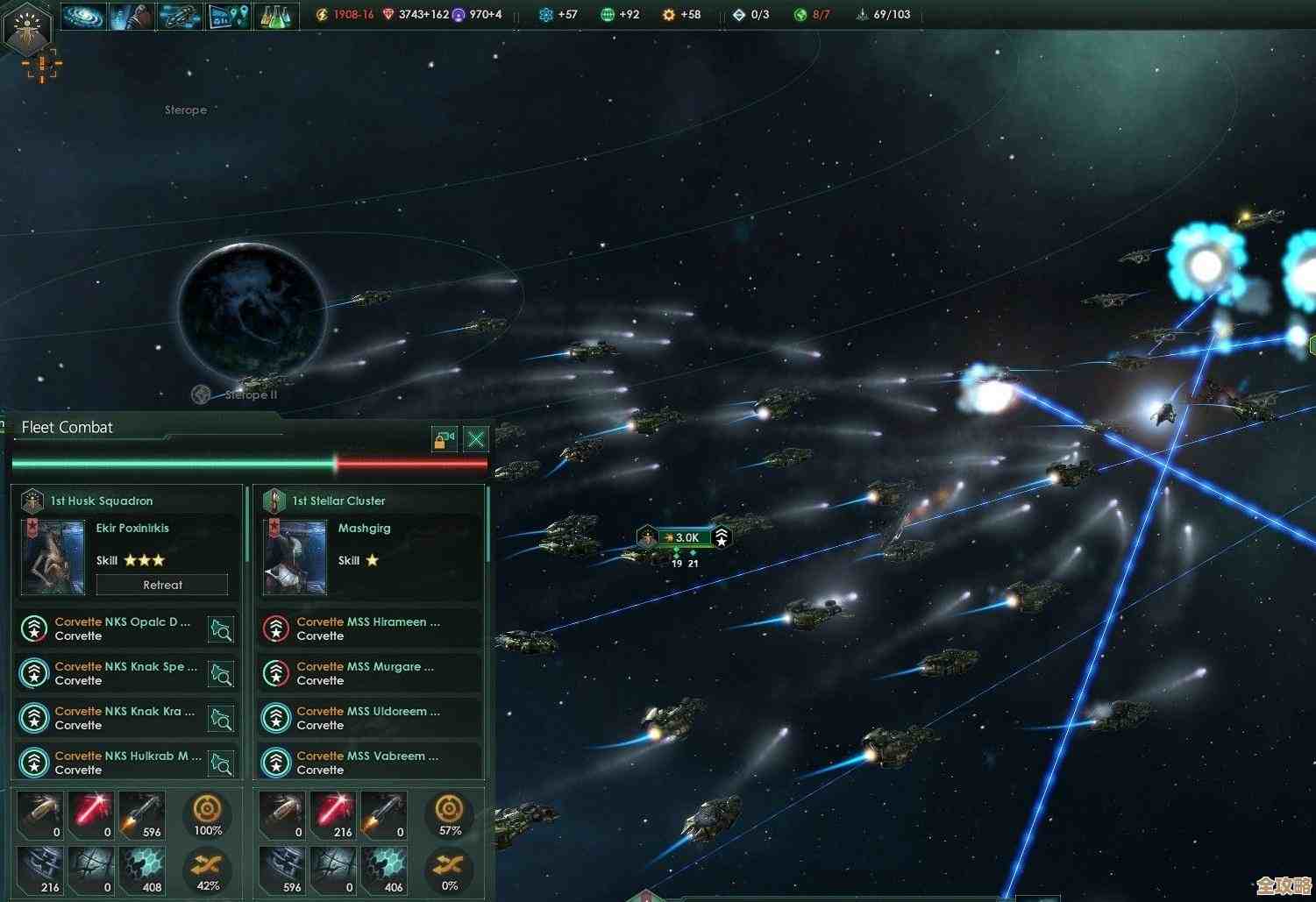Select admiral Ekir Poxinirkis portrait
Image resolution: width=1316 pixels, height=902 pixels.
click(53, 558)
